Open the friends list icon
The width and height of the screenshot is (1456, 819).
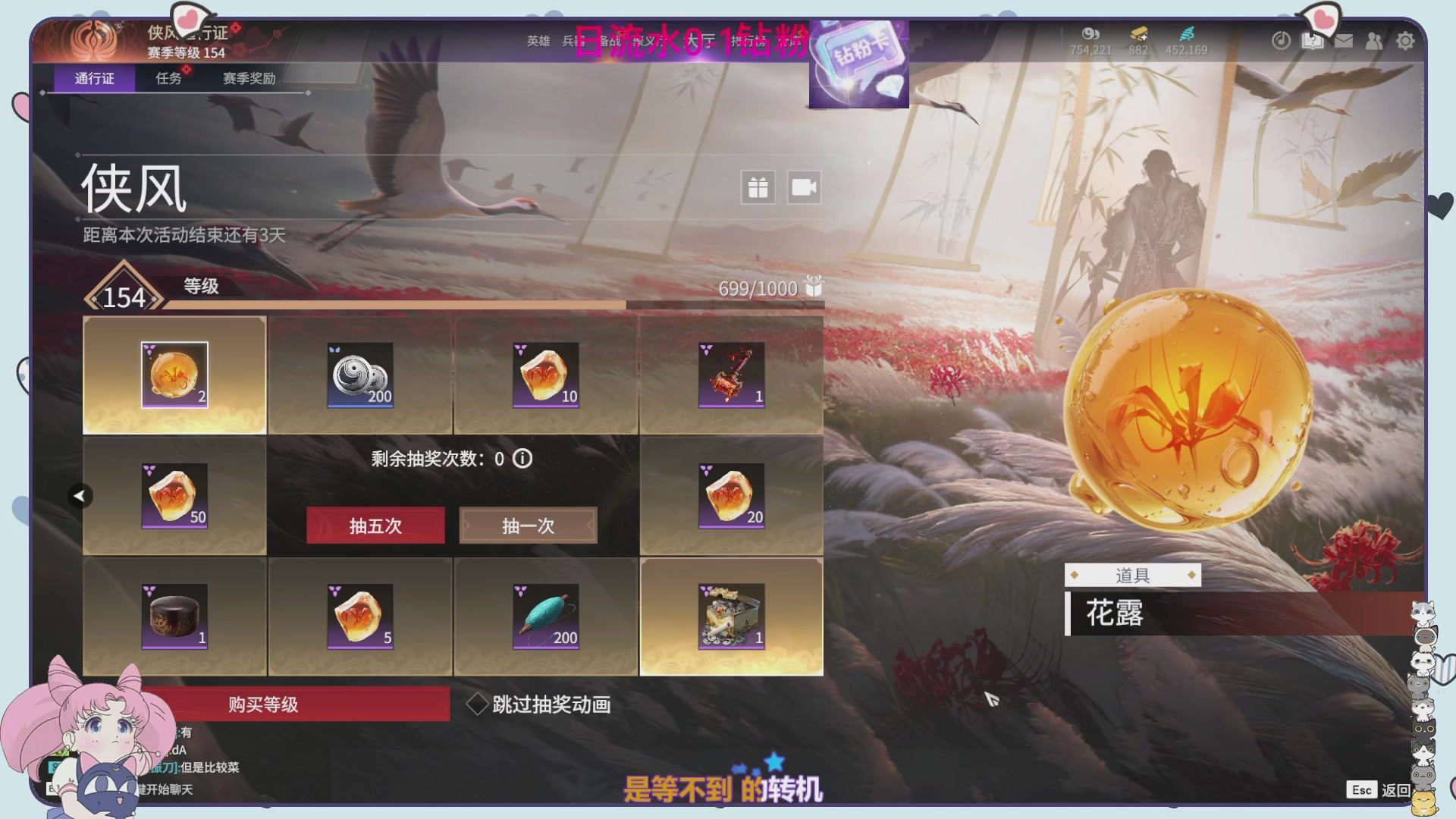click(1375, 42)
